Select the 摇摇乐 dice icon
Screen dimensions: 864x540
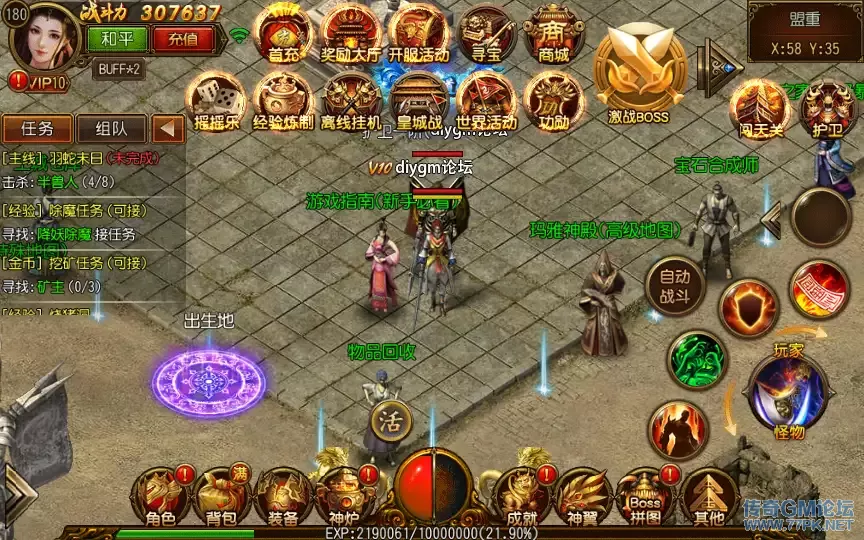coord(217,101)
